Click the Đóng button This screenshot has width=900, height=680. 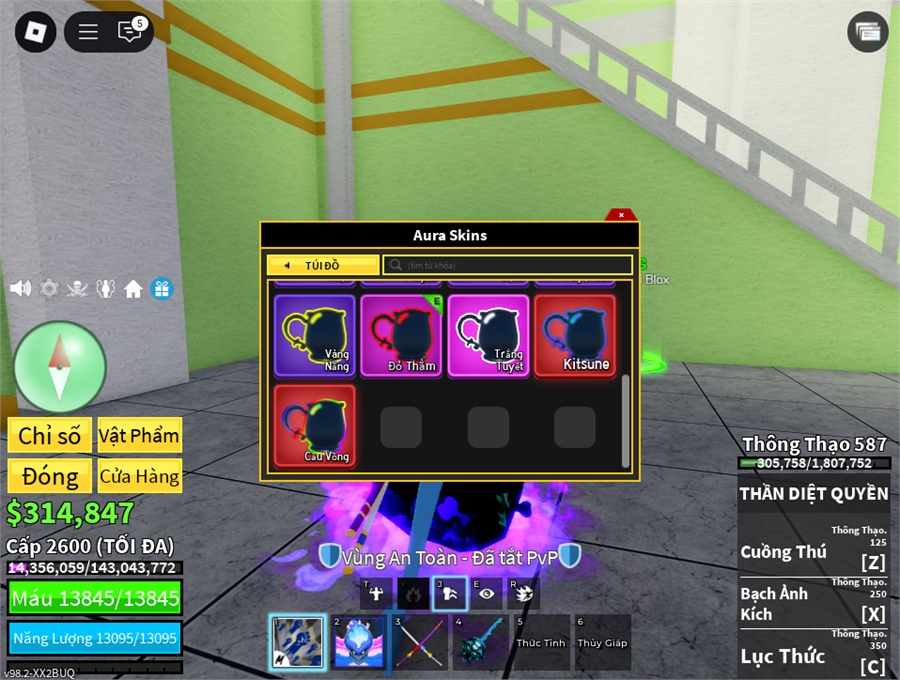tap(49, 476)
